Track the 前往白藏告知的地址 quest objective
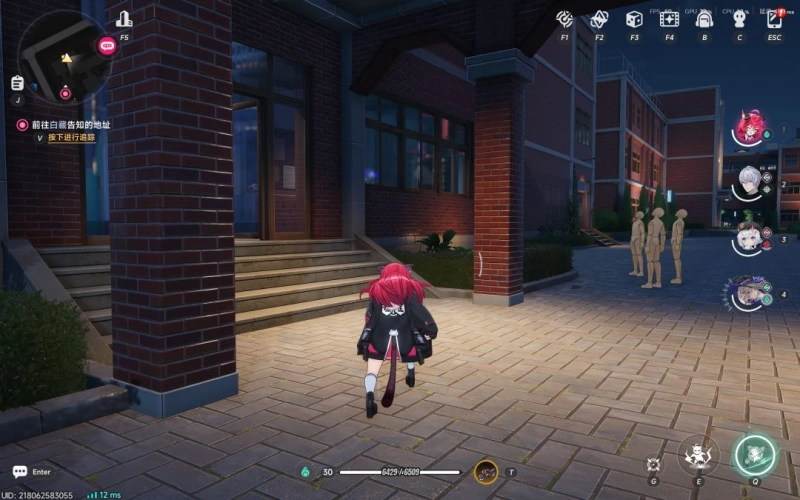Screen dimensions: 800x500 click(70, 124)
